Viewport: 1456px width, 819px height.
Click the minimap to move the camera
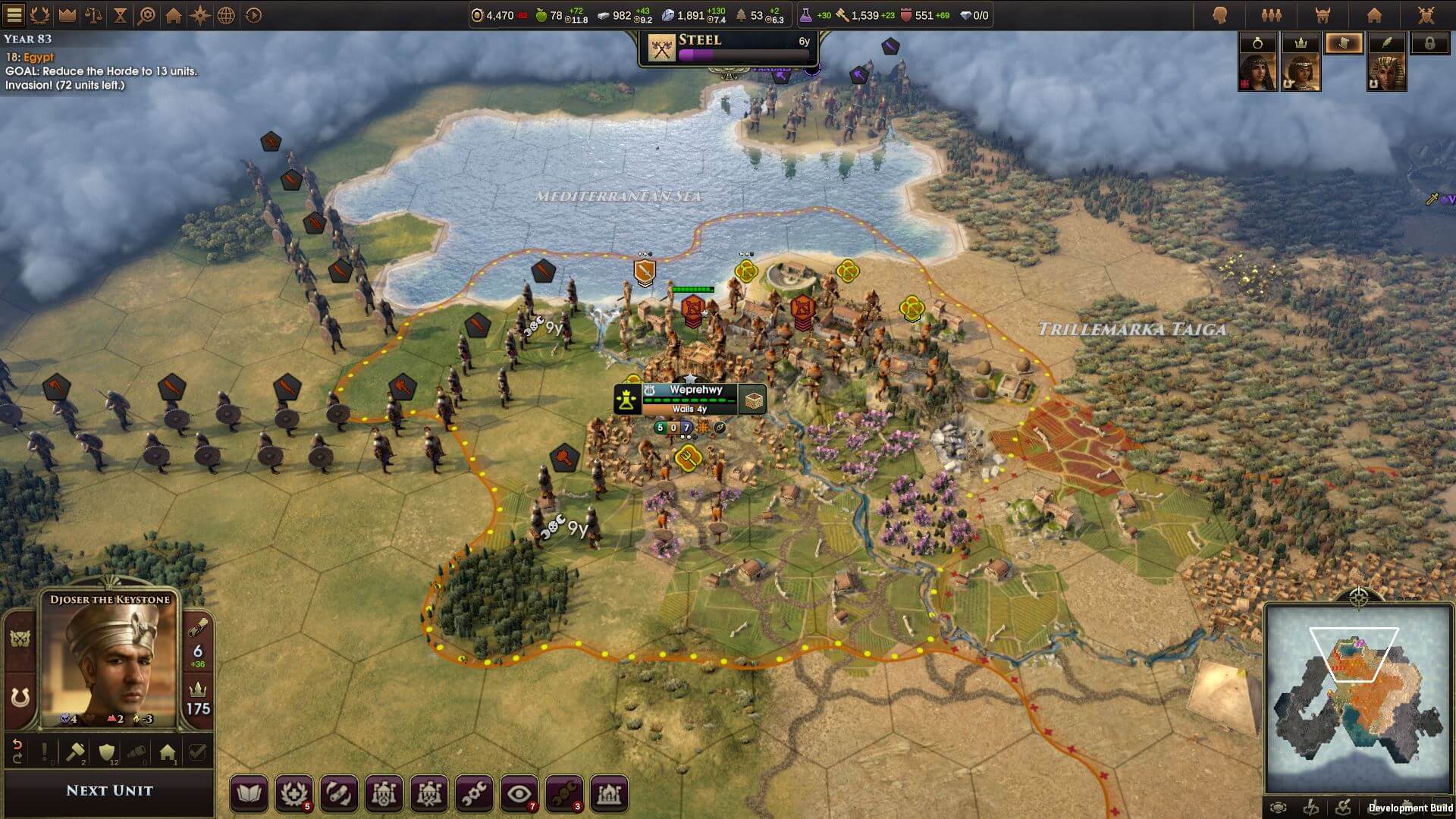(x=1357, y=698)
